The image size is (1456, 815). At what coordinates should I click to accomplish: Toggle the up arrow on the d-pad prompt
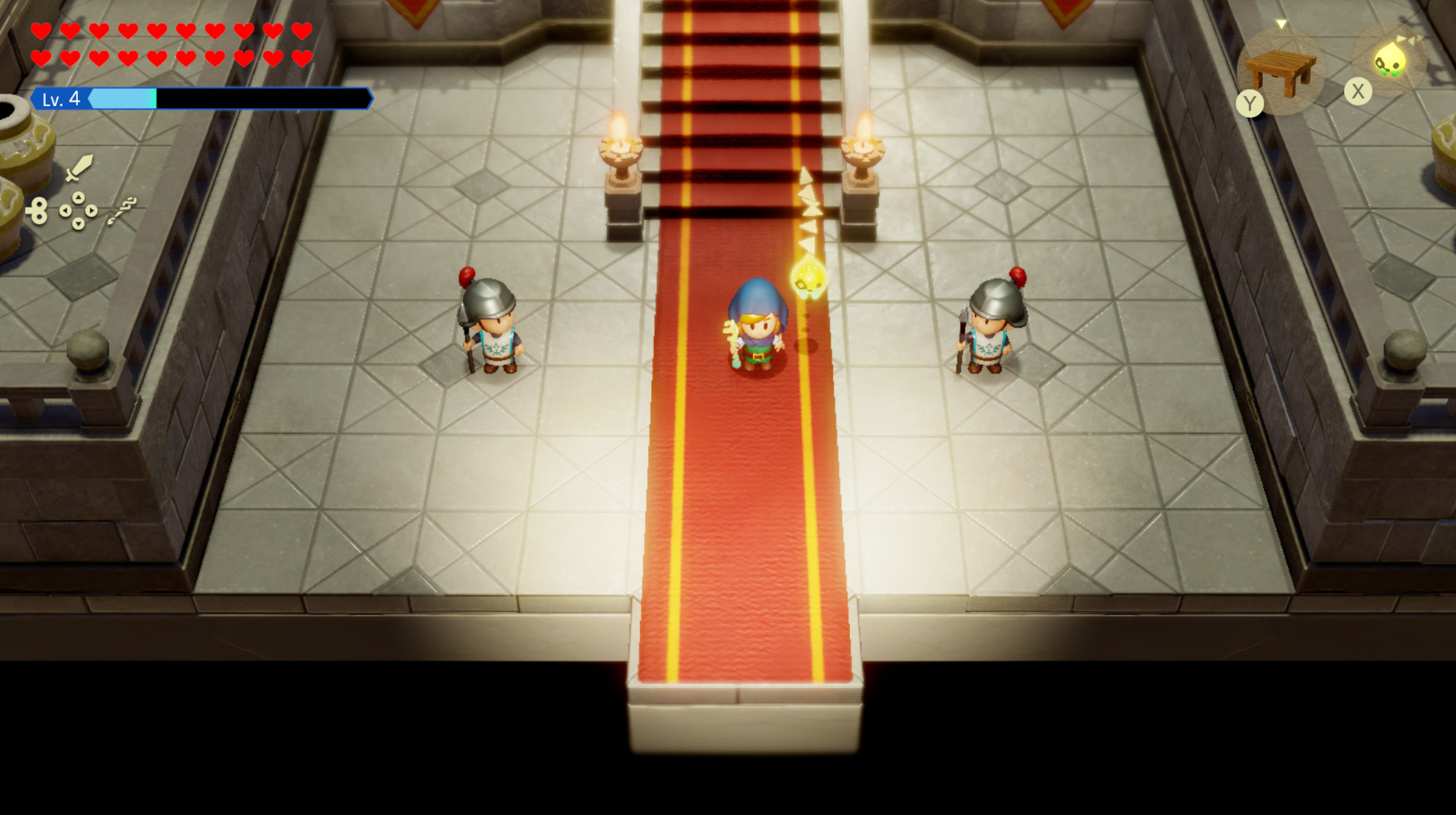pos(79,197)
